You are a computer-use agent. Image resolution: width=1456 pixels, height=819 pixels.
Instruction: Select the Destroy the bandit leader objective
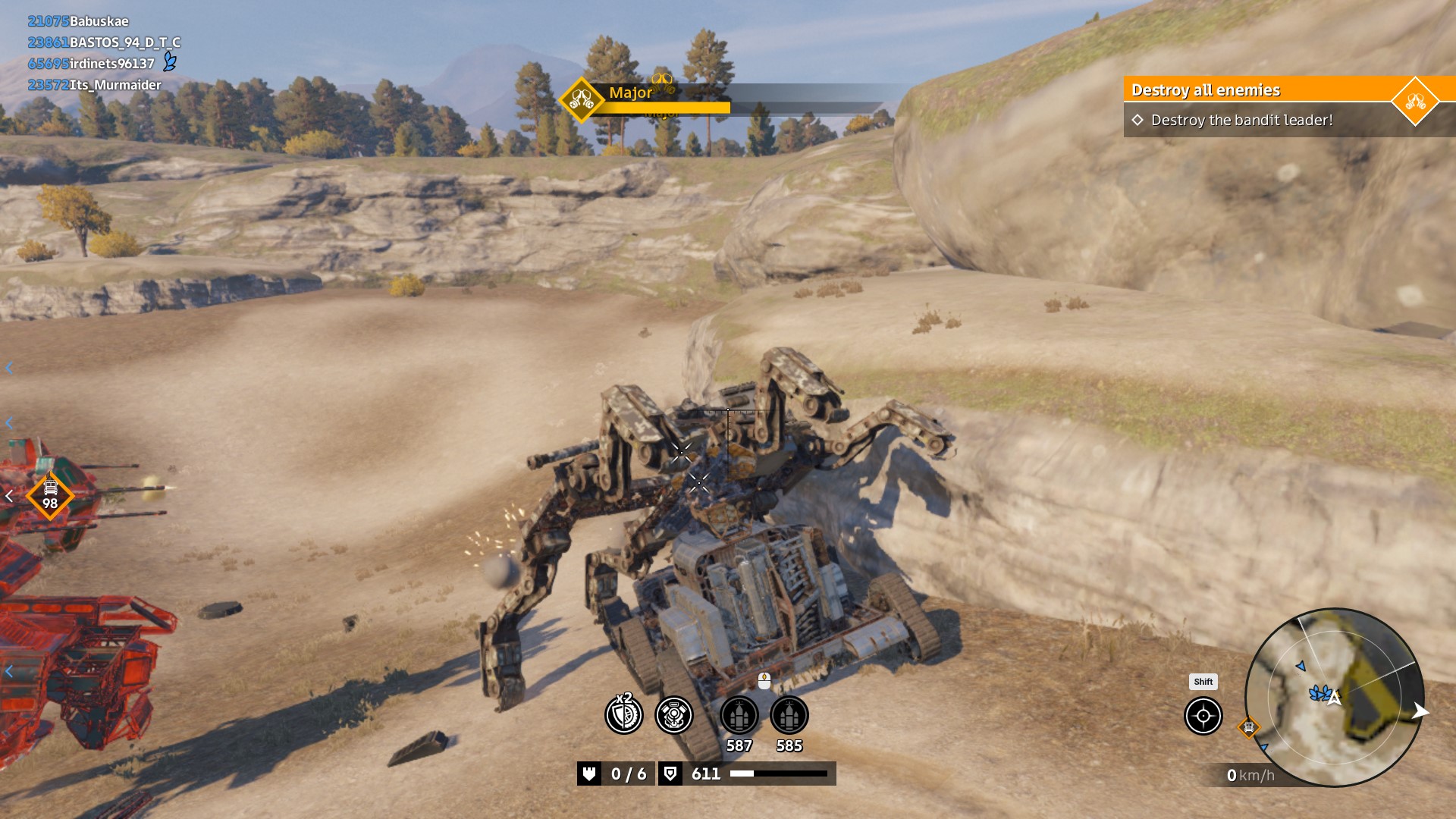point(1241,120)
